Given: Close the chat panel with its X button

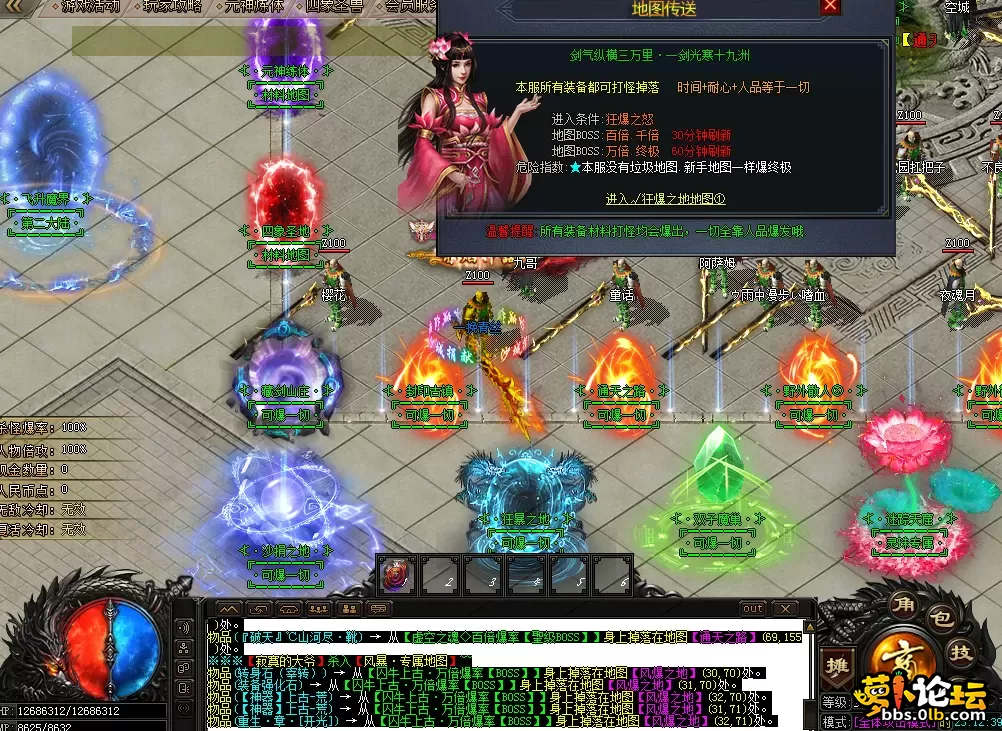Looking at the screenshot, I should click(784, 608).
